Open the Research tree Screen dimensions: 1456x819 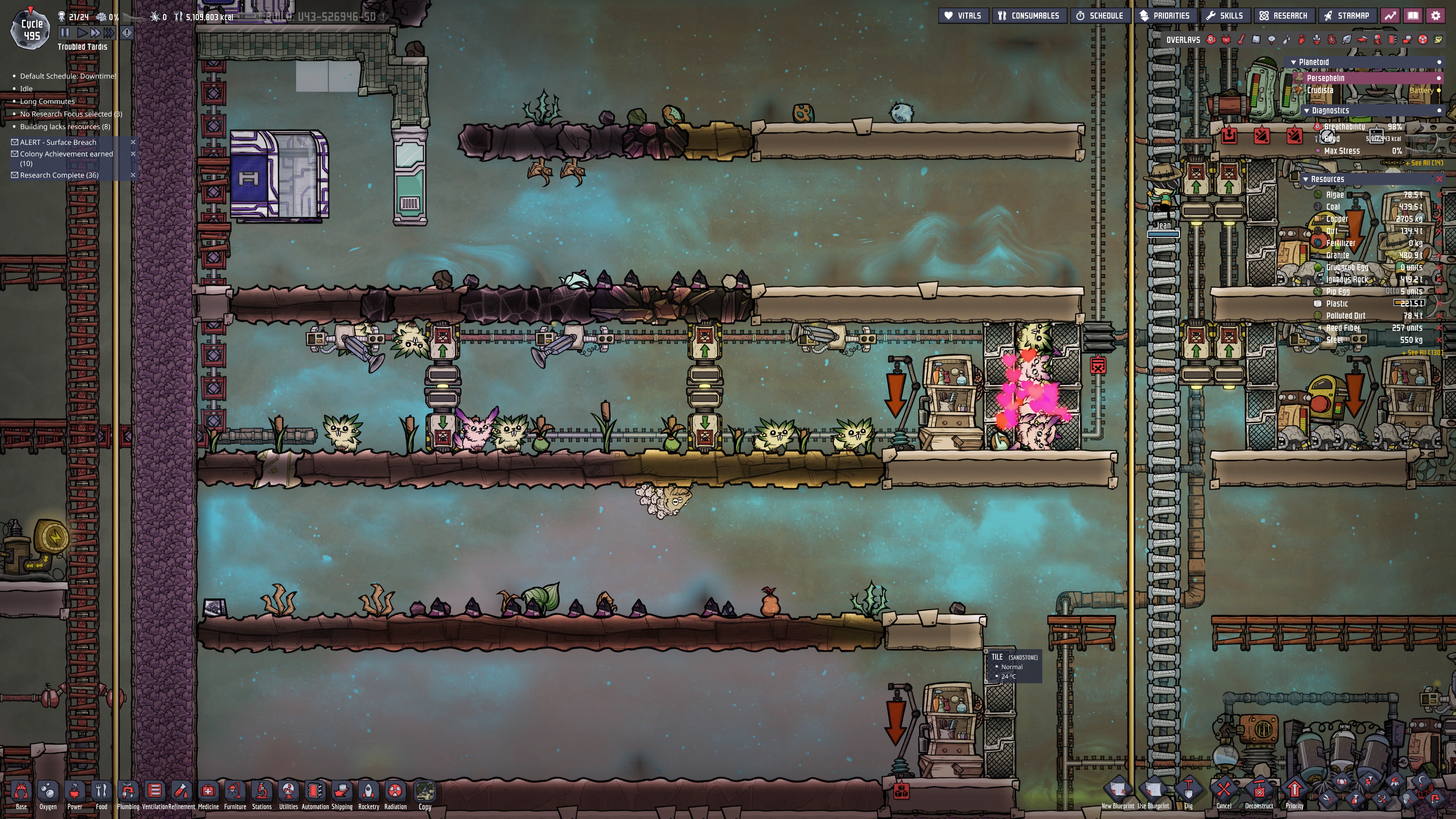[1283, 16]
